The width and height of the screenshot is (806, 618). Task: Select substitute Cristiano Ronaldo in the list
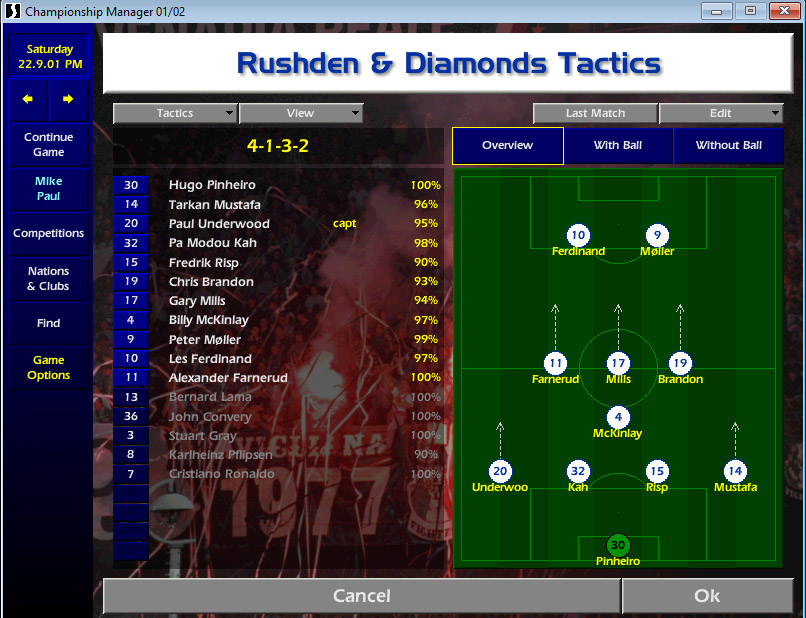tap(221, 474)
